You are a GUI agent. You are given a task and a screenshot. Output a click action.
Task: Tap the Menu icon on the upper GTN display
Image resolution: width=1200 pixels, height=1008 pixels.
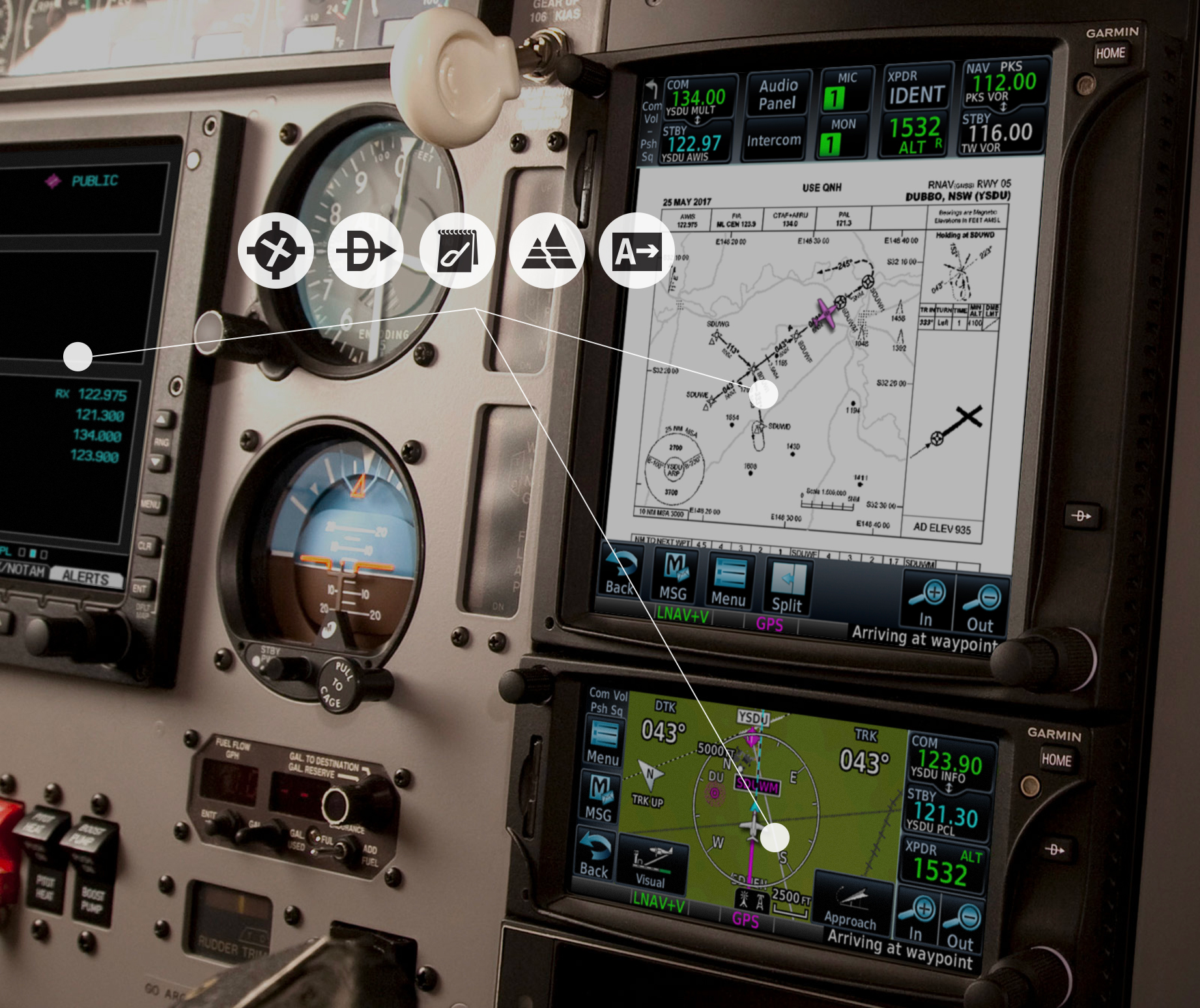click(x=730, y=580)
